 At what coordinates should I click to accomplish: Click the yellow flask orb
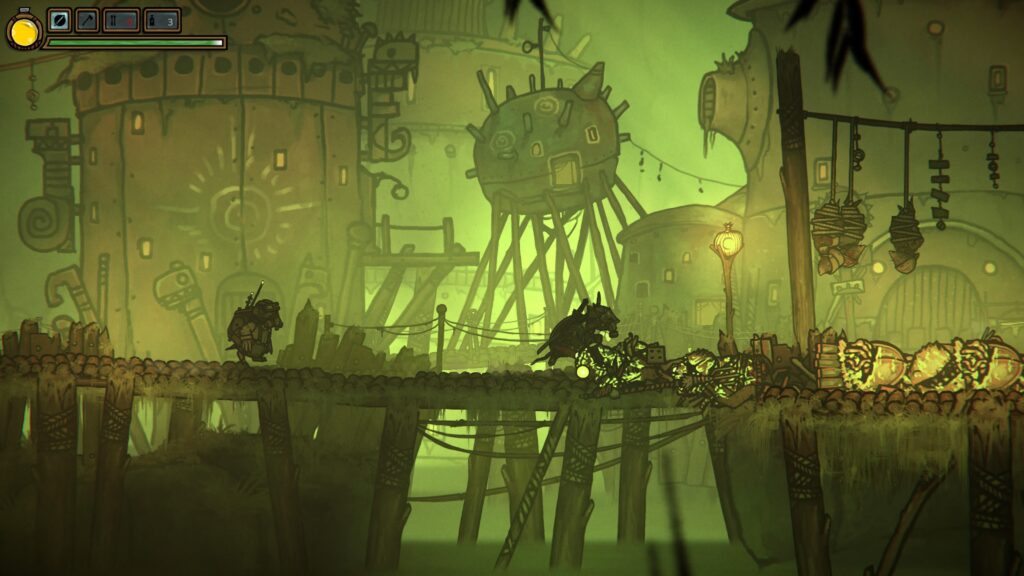[x=22, y=31]
